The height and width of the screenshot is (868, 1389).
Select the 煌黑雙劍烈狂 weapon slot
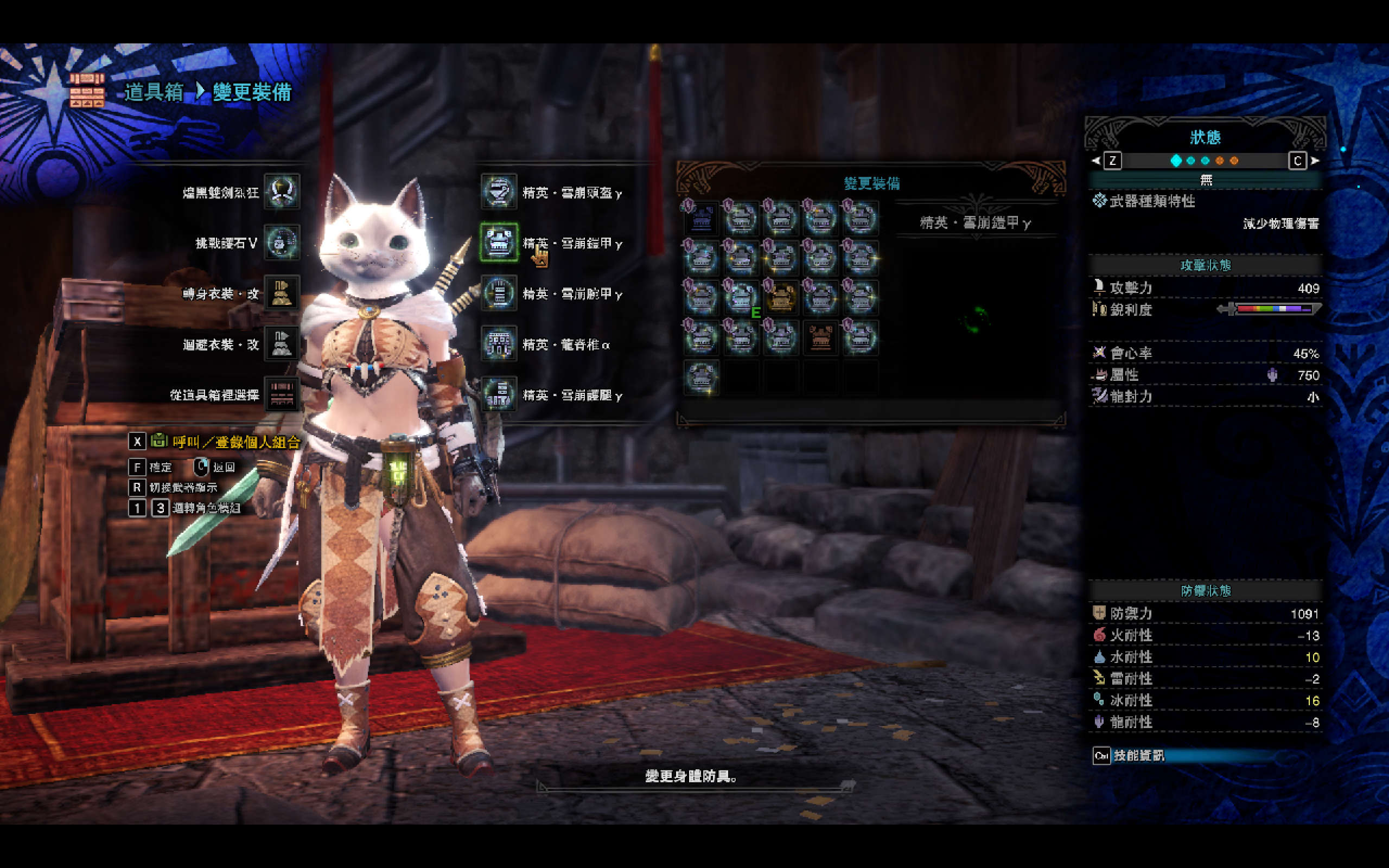click(x=281, y=192)
